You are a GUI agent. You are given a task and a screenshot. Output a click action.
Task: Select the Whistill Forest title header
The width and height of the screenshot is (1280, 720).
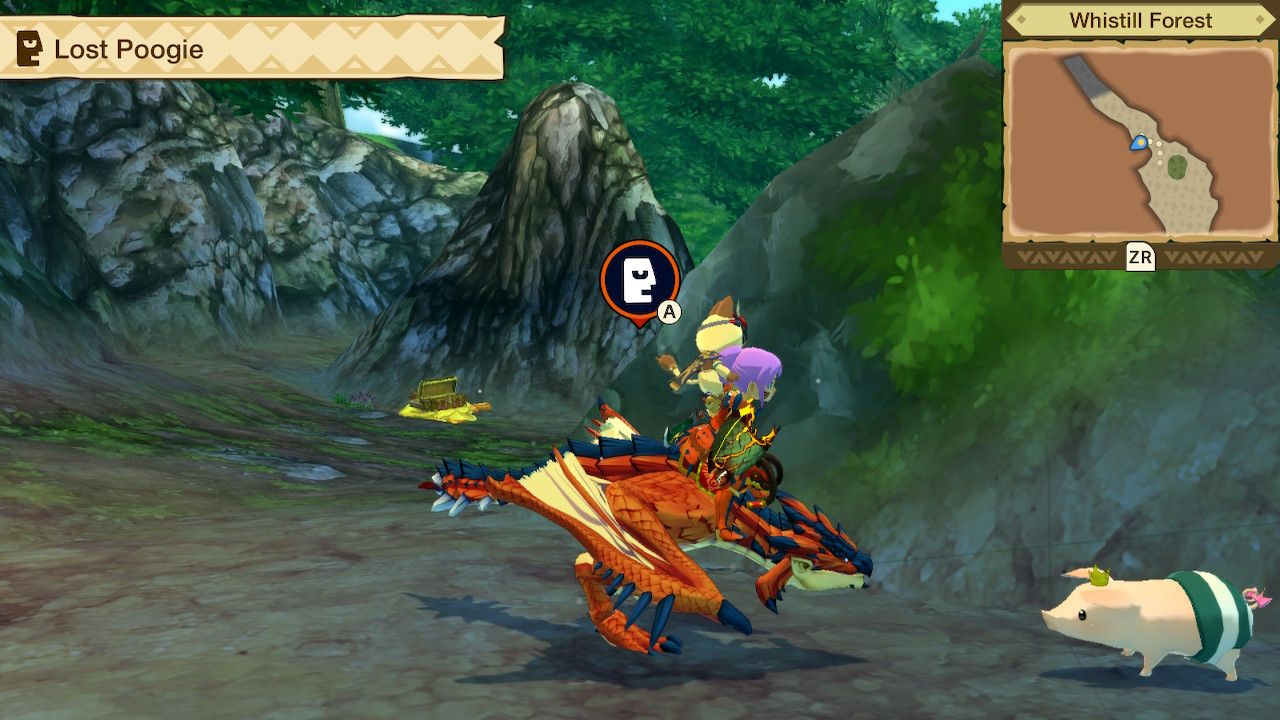1140,19
